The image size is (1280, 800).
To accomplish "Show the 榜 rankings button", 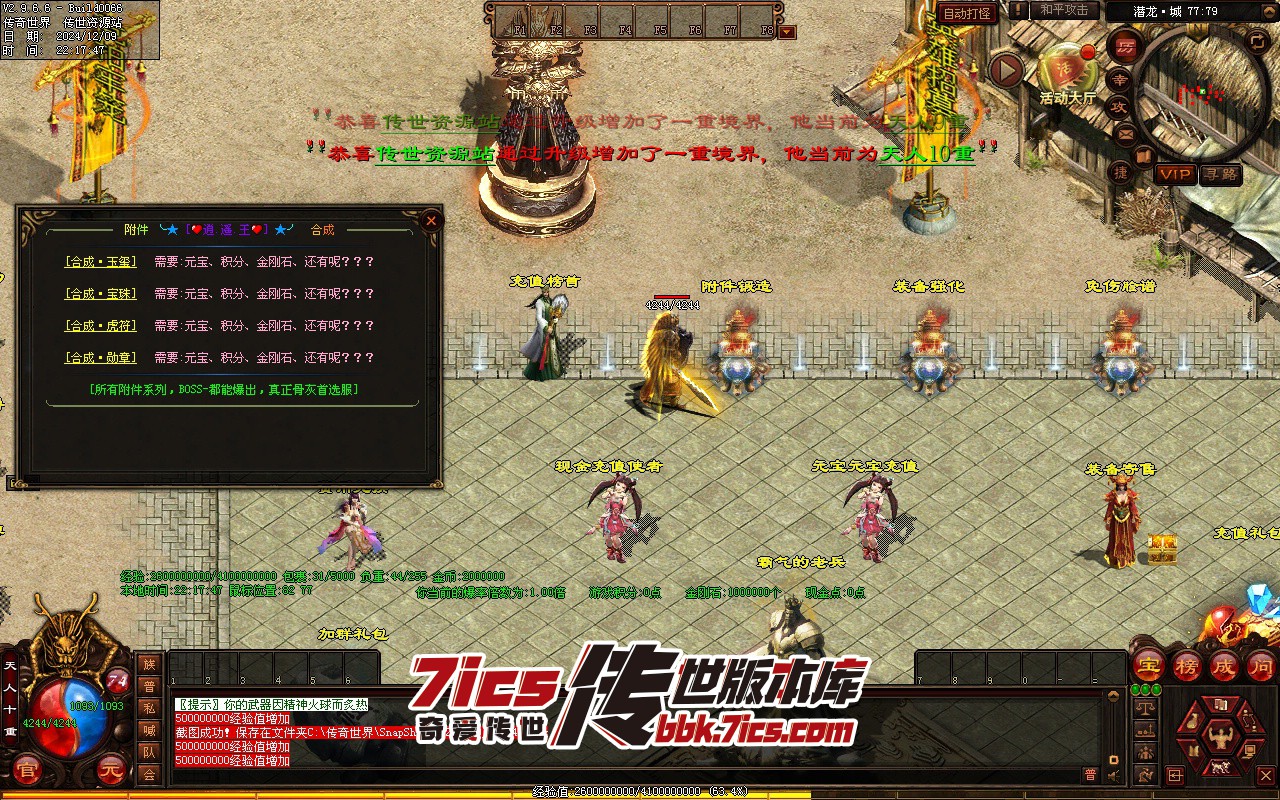I will pos(1186,666).
